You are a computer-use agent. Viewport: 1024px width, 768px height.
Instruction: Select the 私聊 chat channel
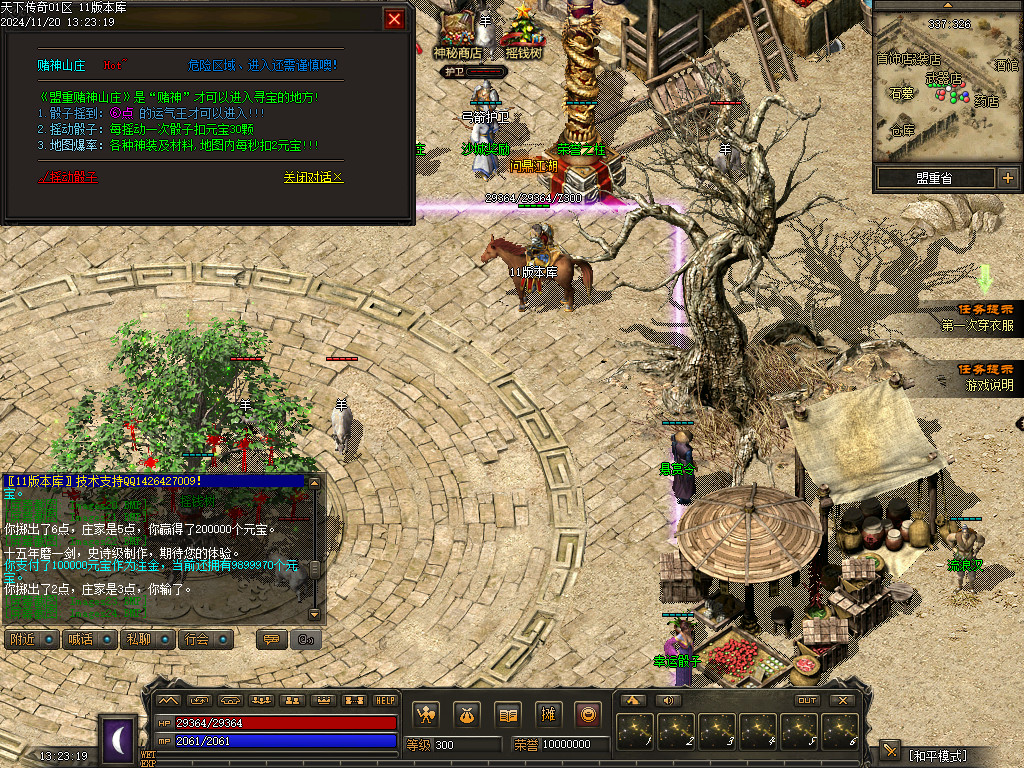click(147, 639)
